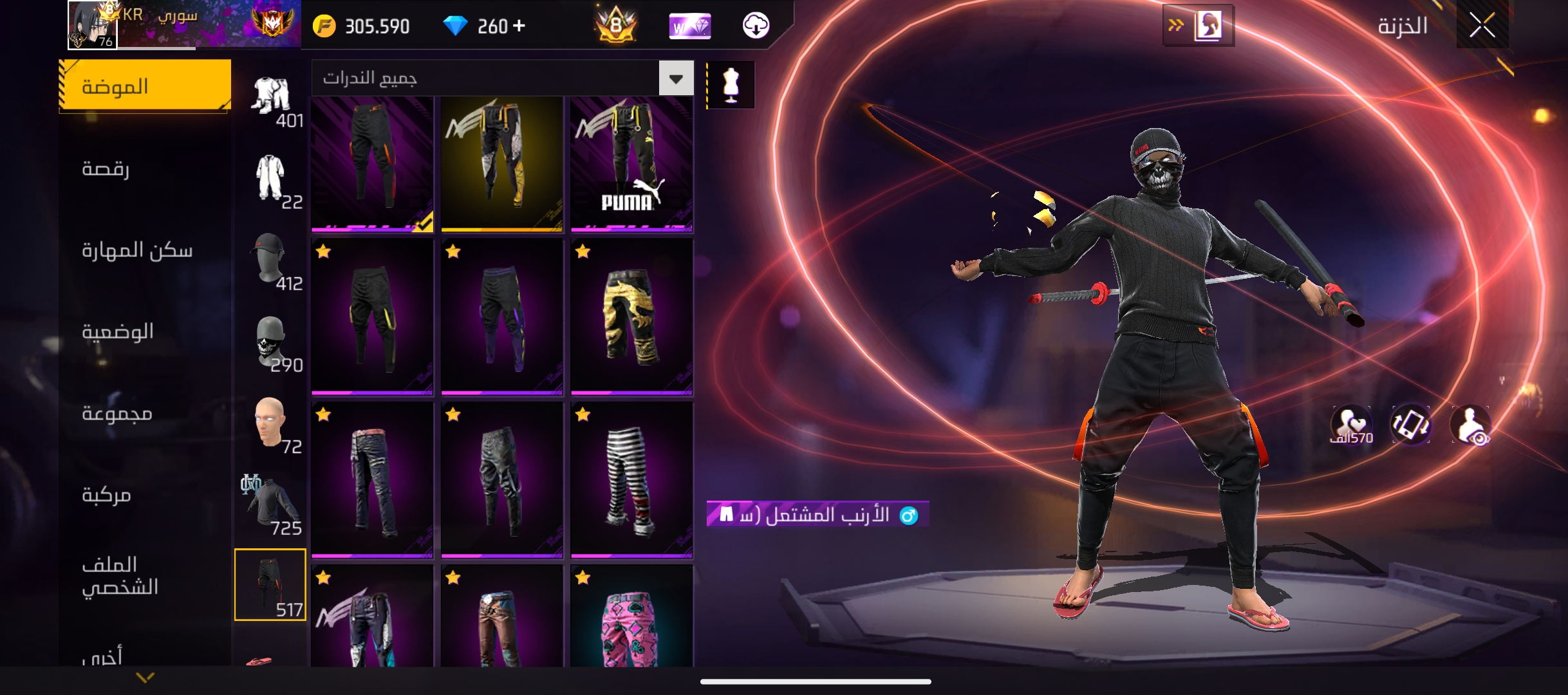
Task: Open the سكن المهارة skill skin tab
Action: click(x=137, y=250)
